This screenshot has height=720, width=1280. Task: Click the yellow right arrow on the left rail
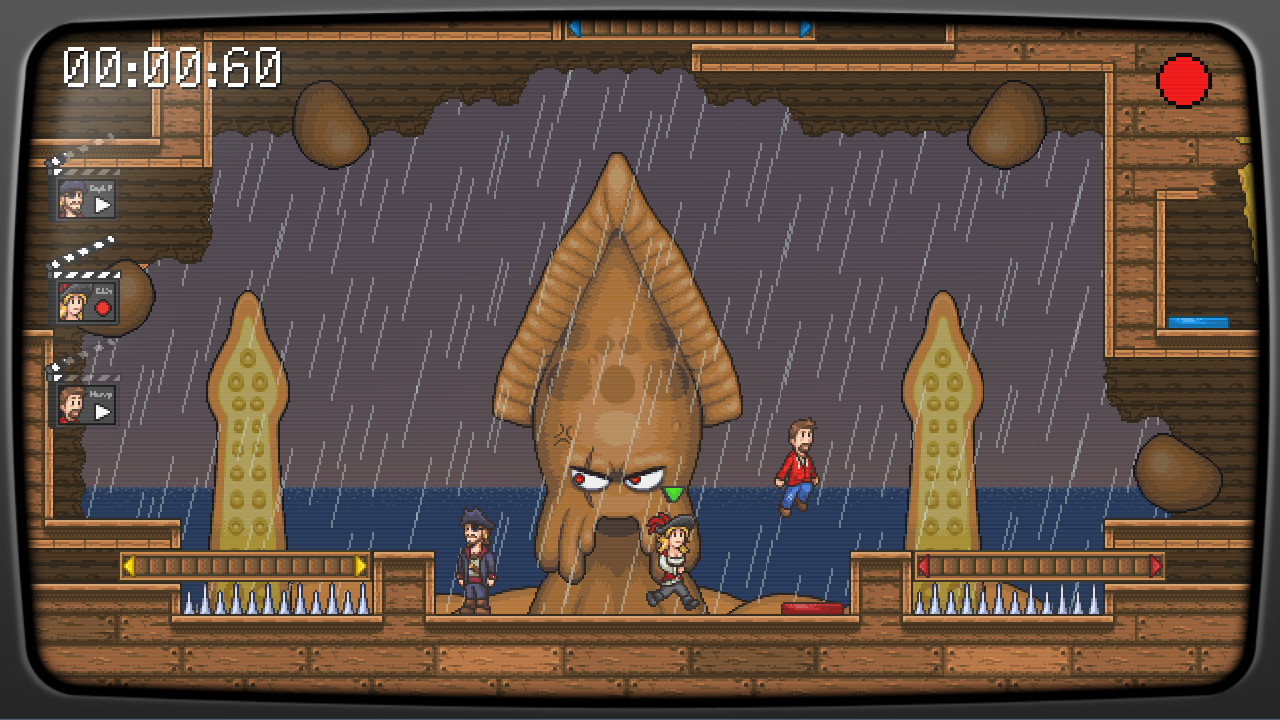[360, 566]
